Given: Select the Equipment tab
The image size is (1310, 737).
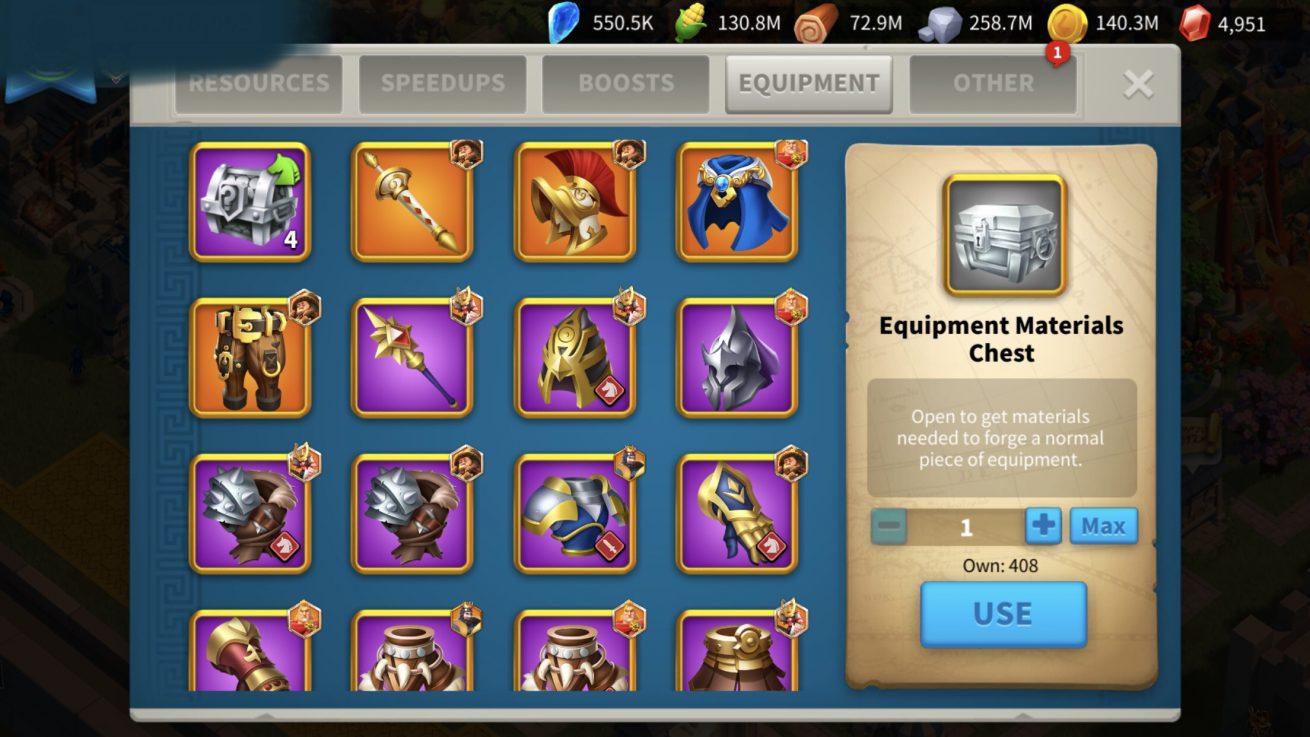Looking at the screenshot, I should [x=808, y=83].
